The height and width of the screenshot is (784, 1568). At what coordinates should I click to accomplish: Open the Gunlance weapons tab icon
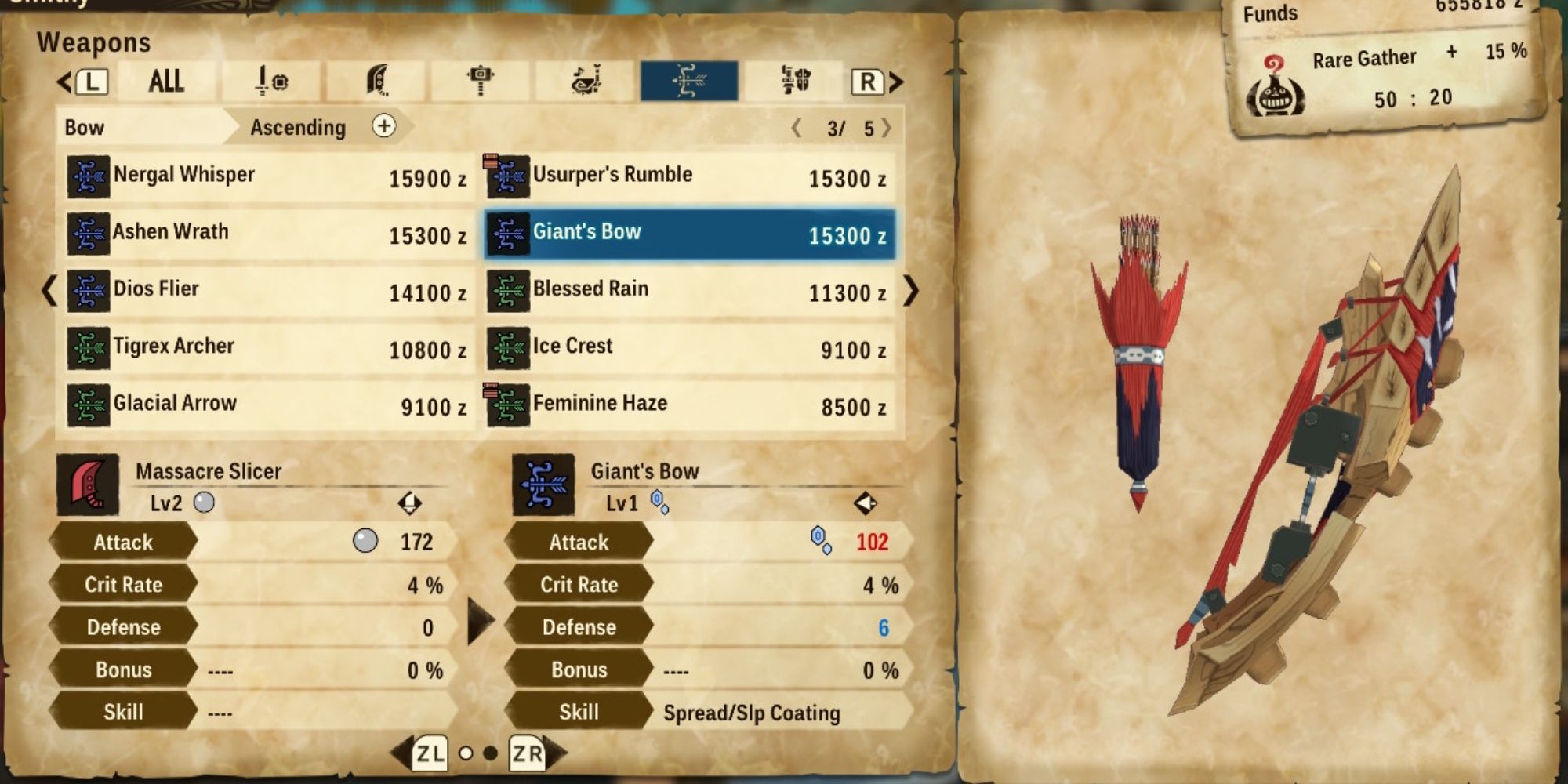coord(793,80)
